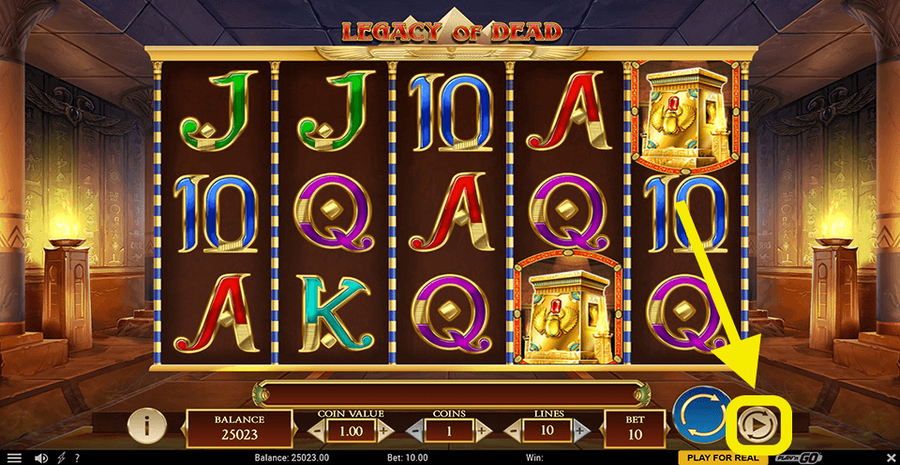Screen dimensions: 900x465
Task: Open the hamburger menu
Action: coord(14,457)
